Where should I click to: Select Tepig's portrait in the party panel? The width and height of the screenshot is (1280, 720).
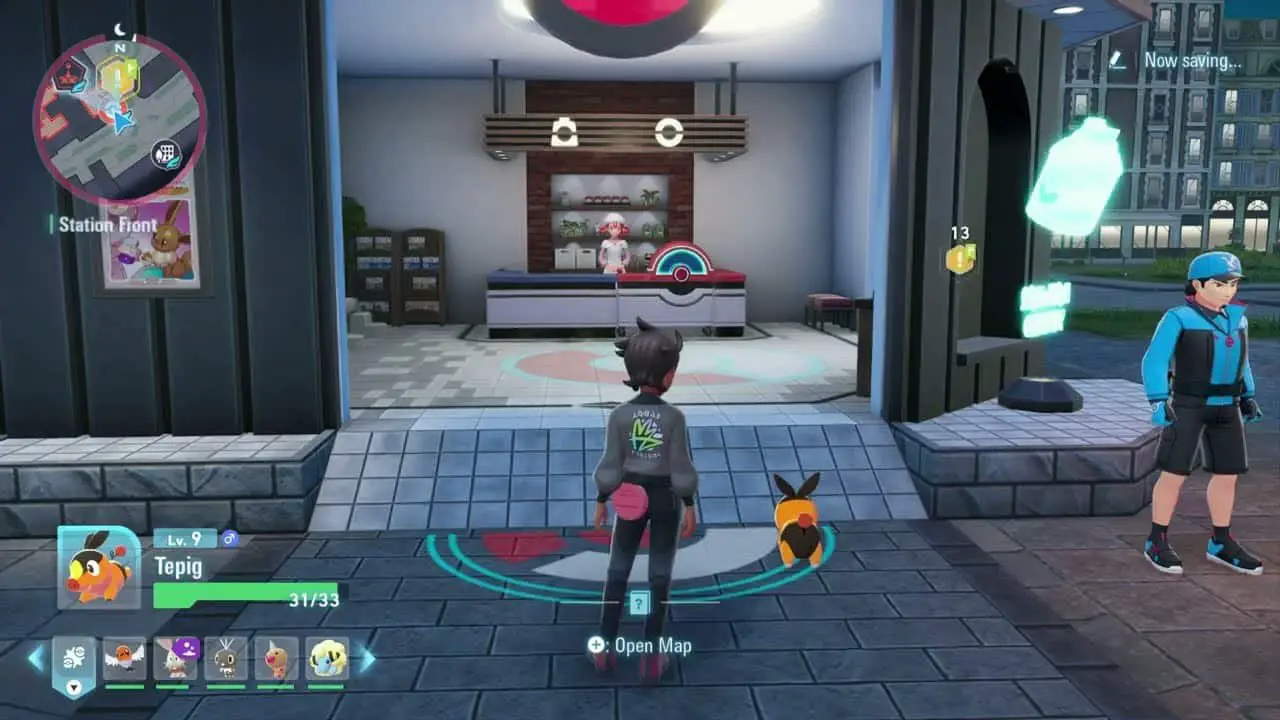point(98,567)
